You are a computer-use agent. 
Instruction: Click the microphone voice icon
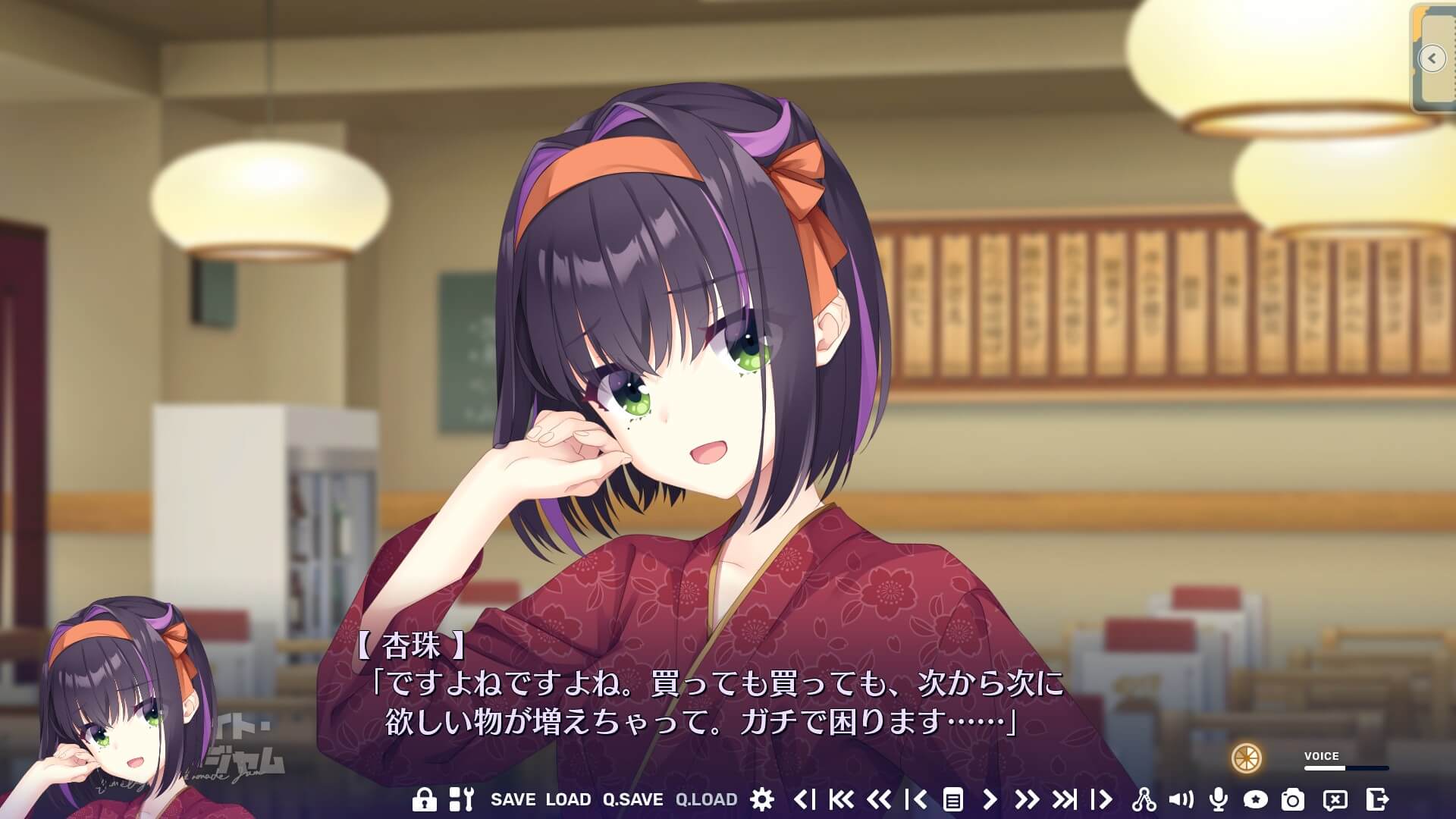point(1219,799)
